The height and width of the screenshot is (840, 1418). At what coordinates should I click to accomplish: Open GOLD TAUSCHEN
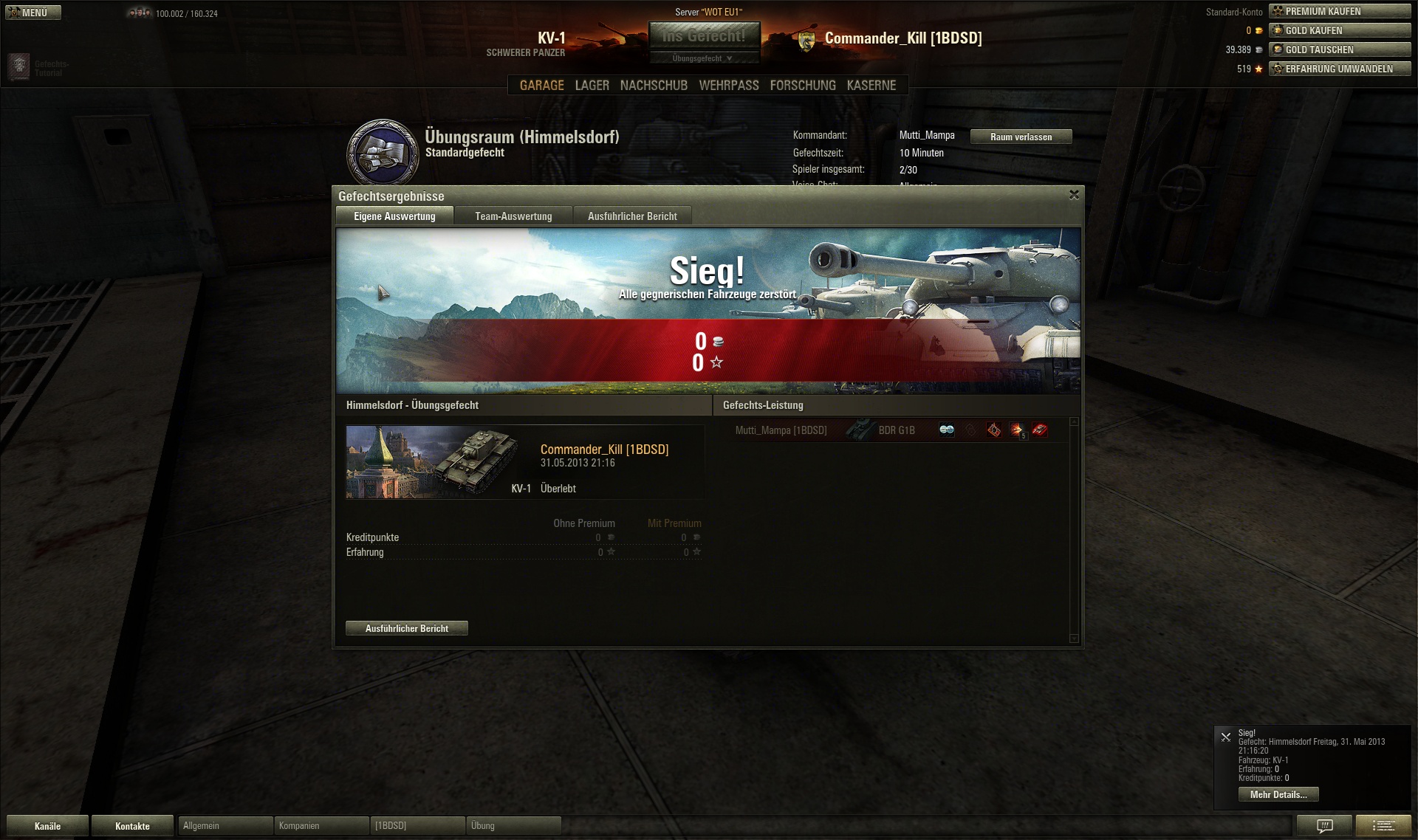(1339, 49)
